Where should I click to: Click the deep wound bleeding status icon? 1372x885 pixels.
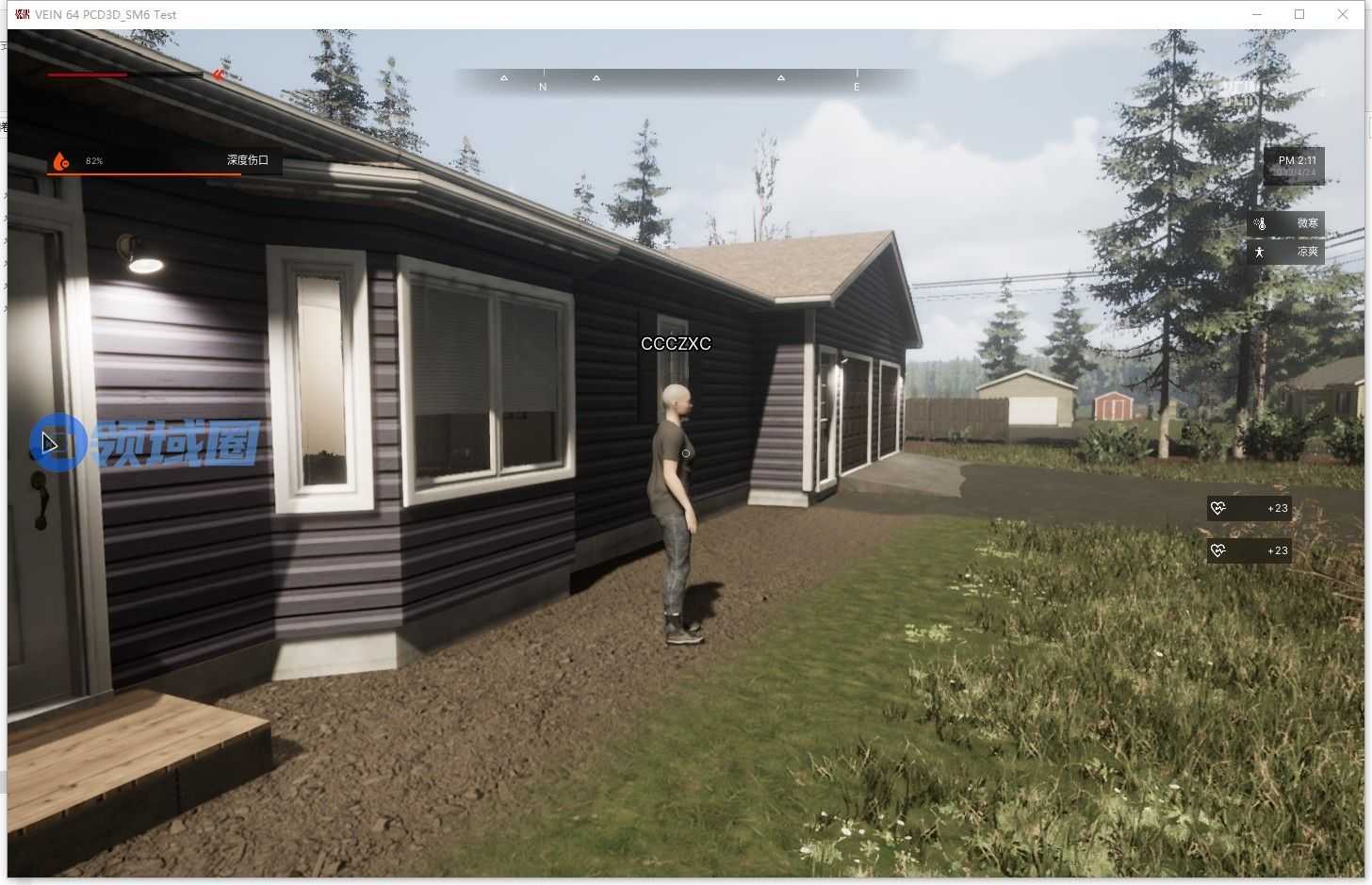pyautogui.click(x=60, y=161)
